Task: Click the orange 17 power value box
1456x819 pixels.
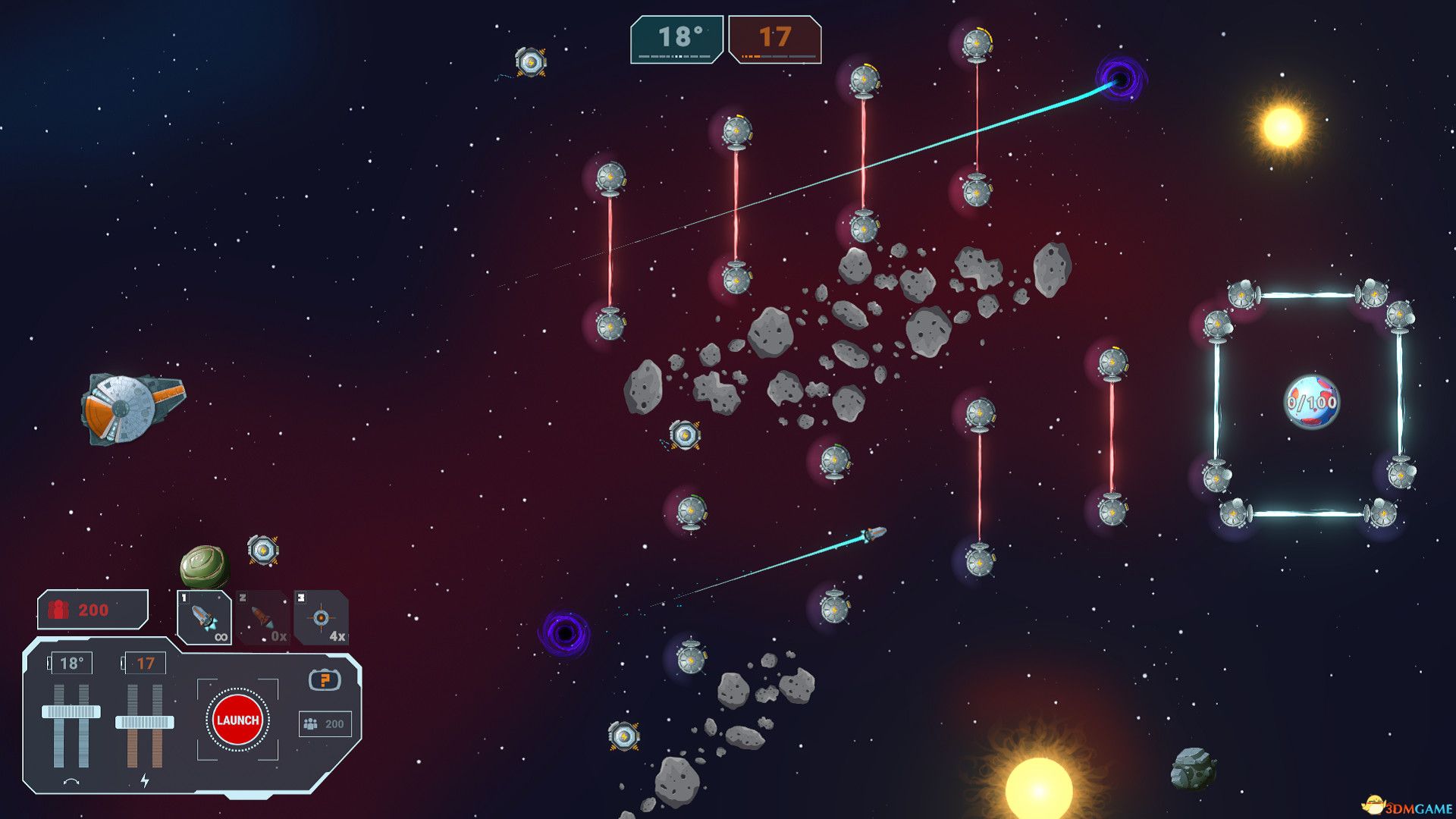Action: pos(145,664)
